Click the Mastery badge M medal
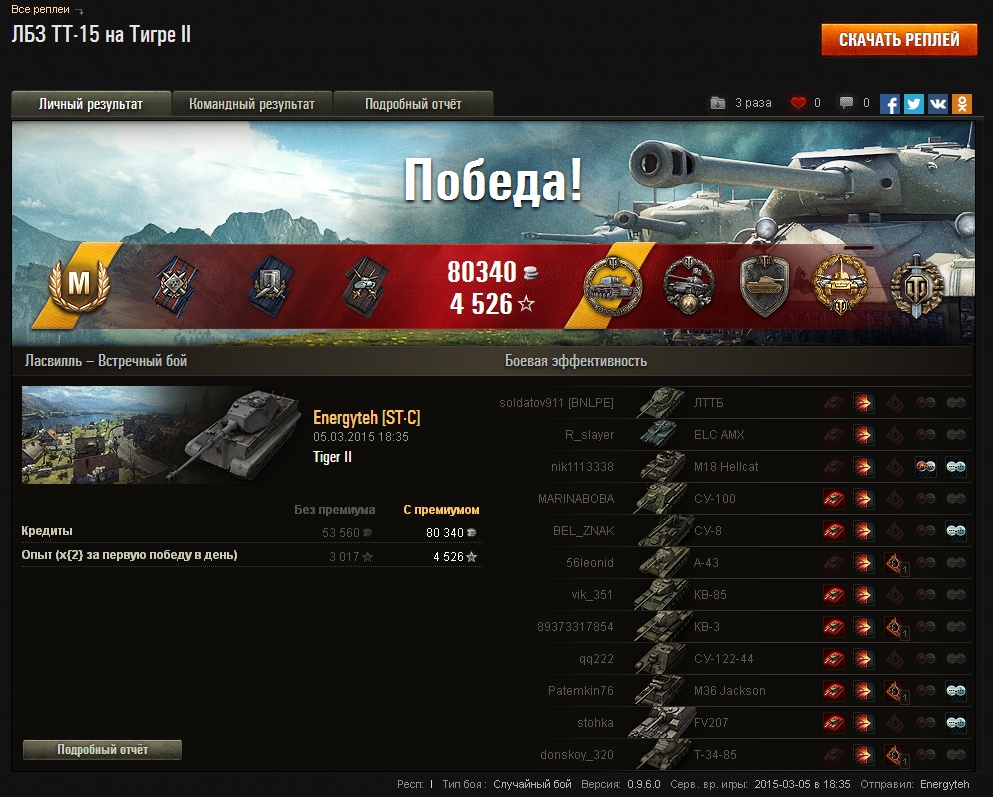The image size is (993, 797). click(73, 286)
